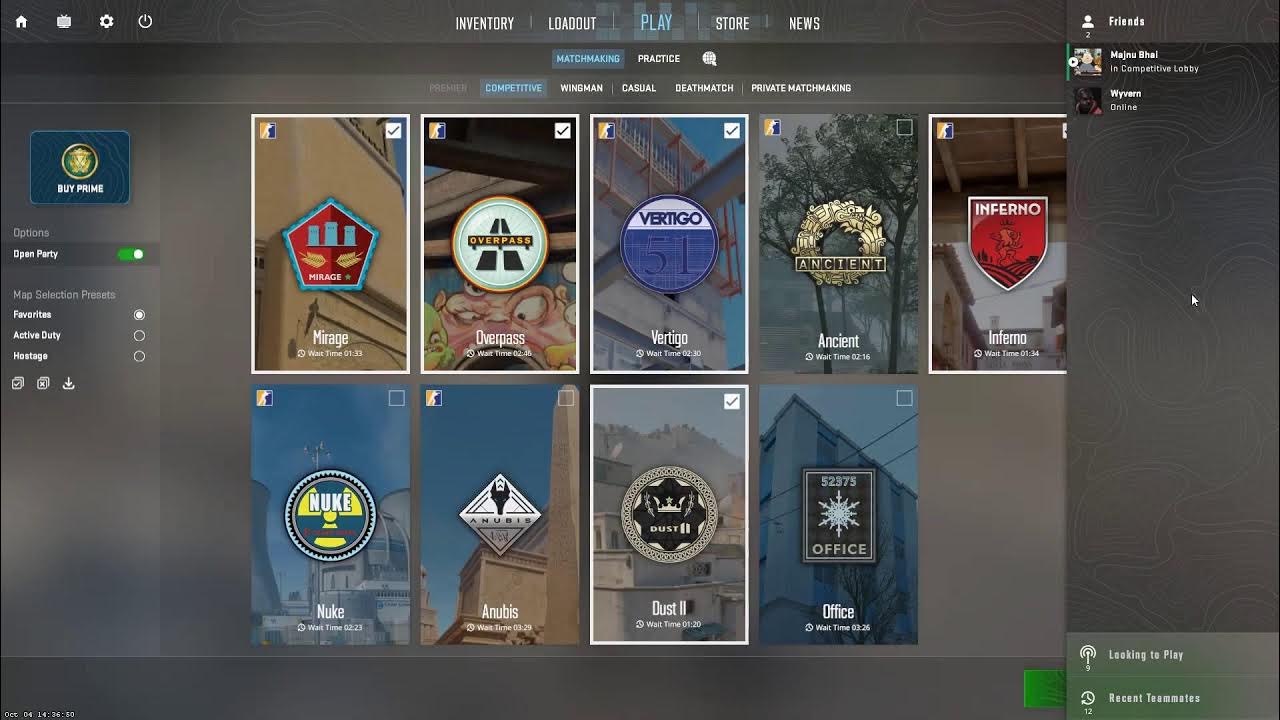The height and width of the screenshot is (720, 1280).
Task: Select friend Majnu Bhai in the list
Action: 1134,61
